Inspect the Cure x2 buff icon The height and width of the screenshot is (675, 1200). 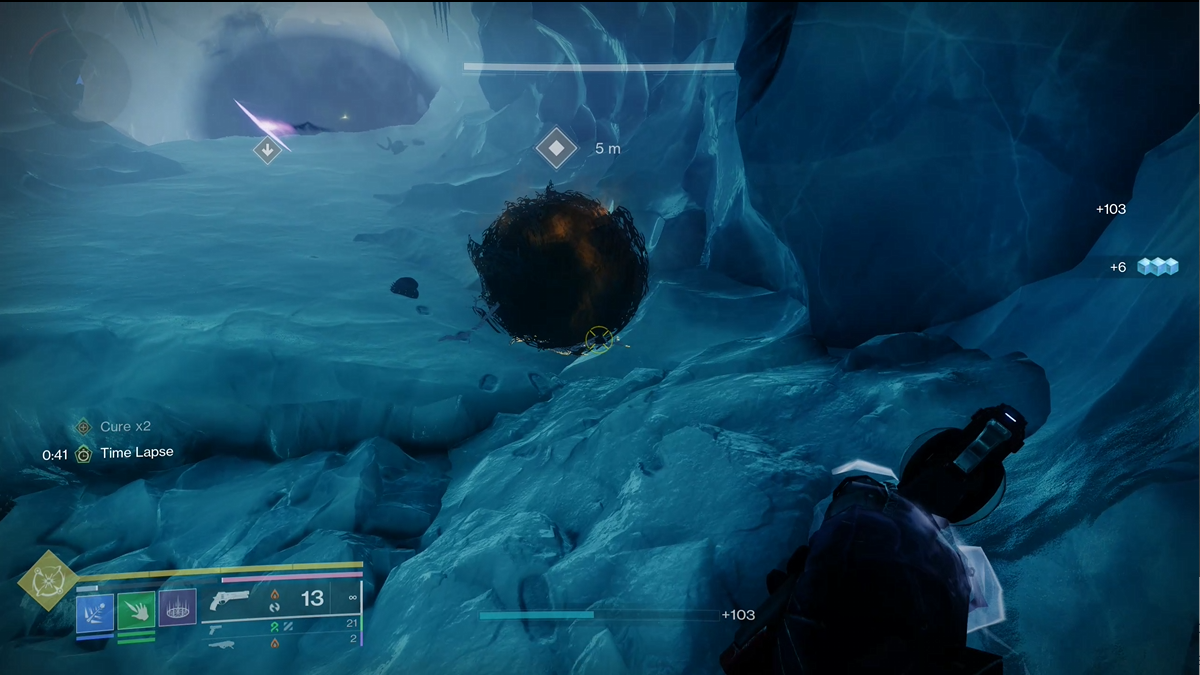[x=84, y=427]
